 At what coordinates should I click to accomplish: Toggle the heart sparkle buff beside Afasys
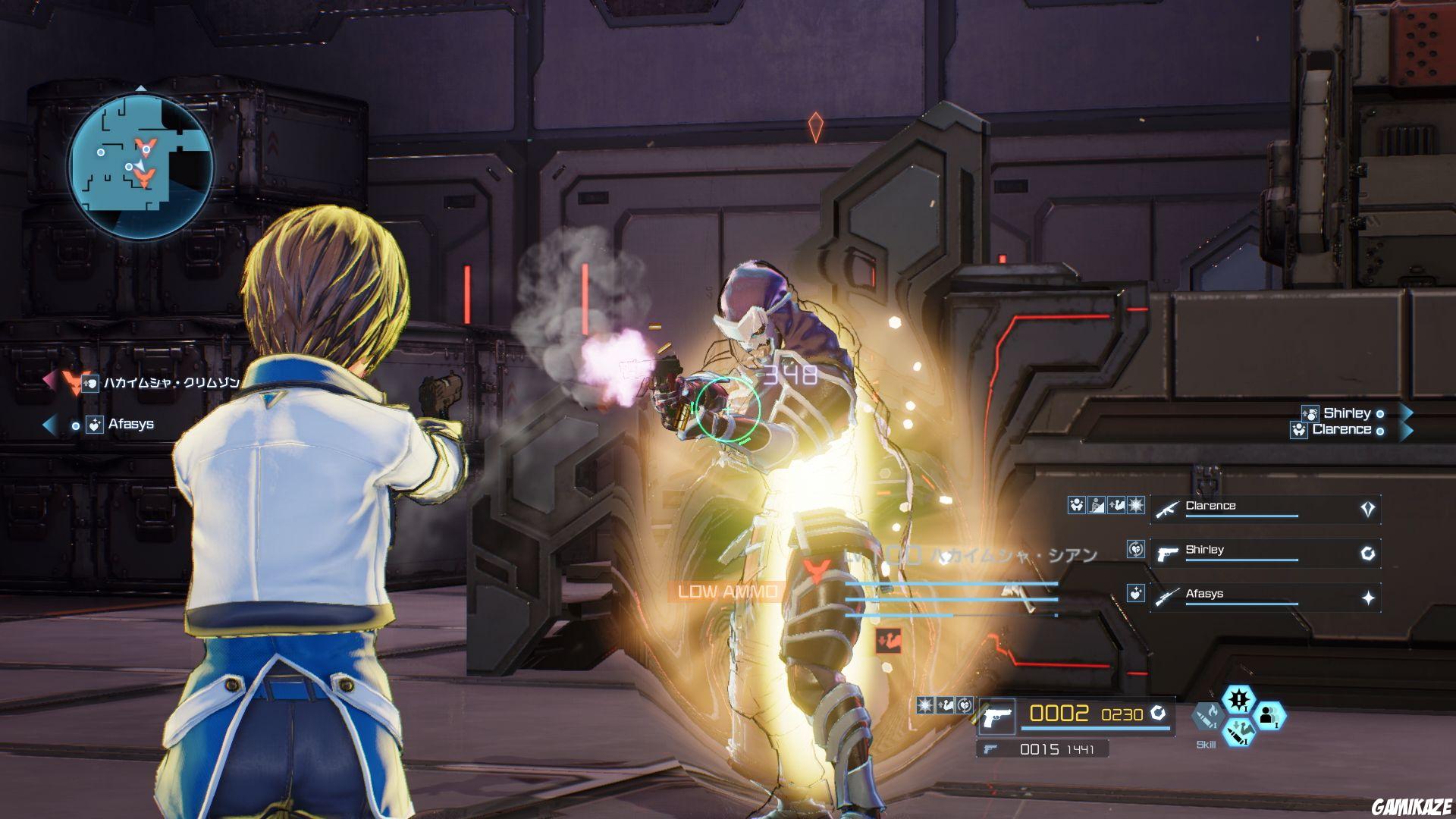click(1136, 594)
